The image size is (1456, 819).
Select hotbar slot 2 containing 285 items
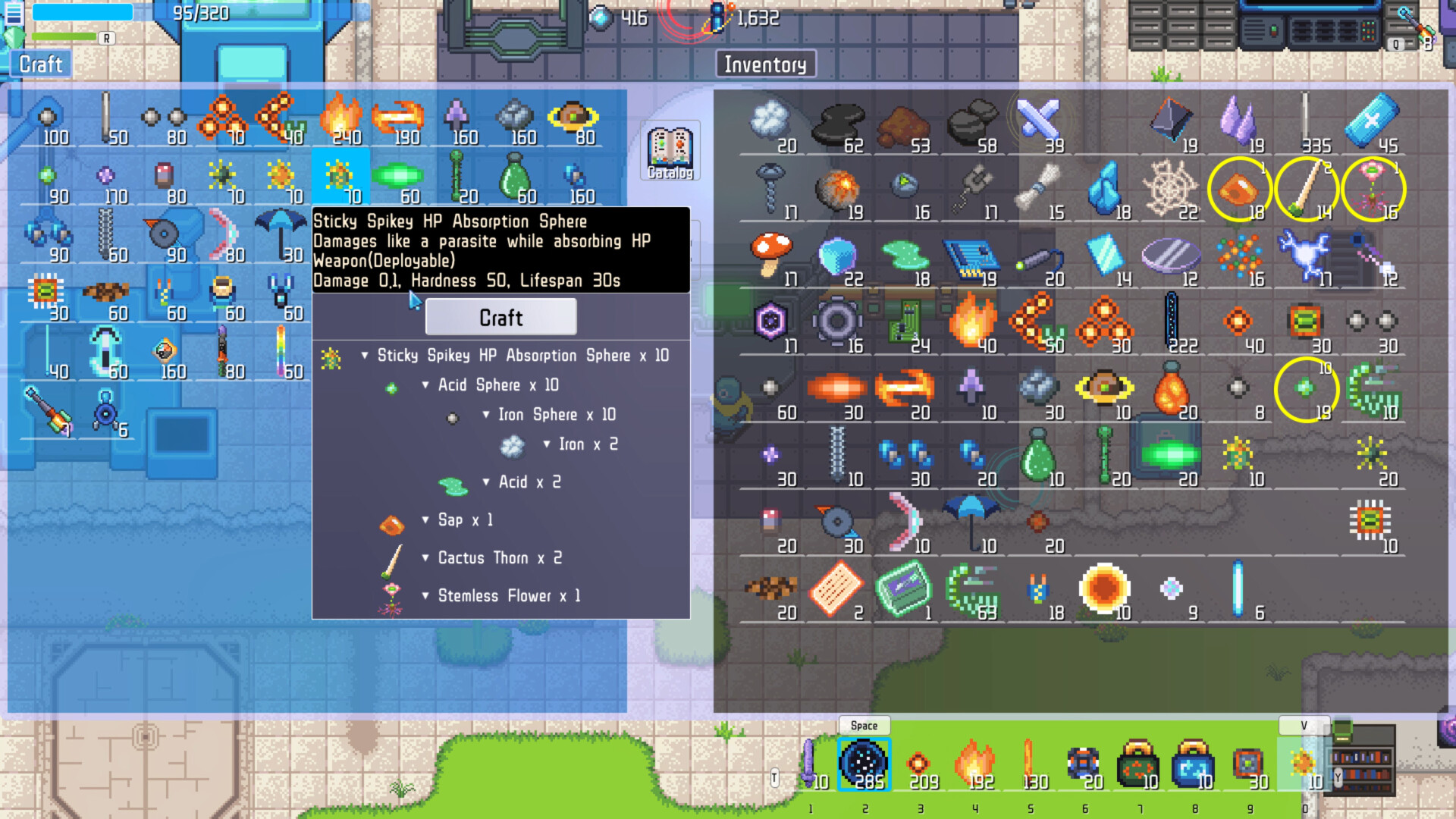(864, 762)
